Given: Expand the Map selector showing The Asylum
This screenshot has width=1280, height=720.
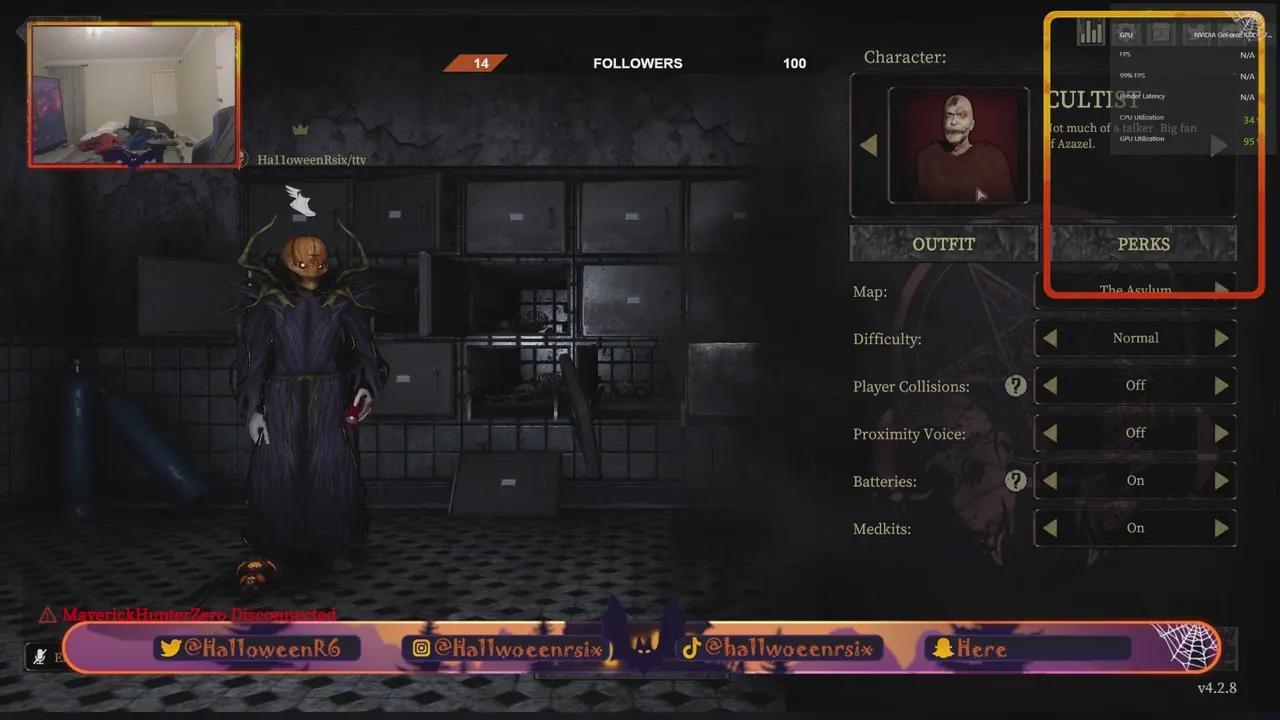Looking at the screenshot, I should coord(1221,290).
